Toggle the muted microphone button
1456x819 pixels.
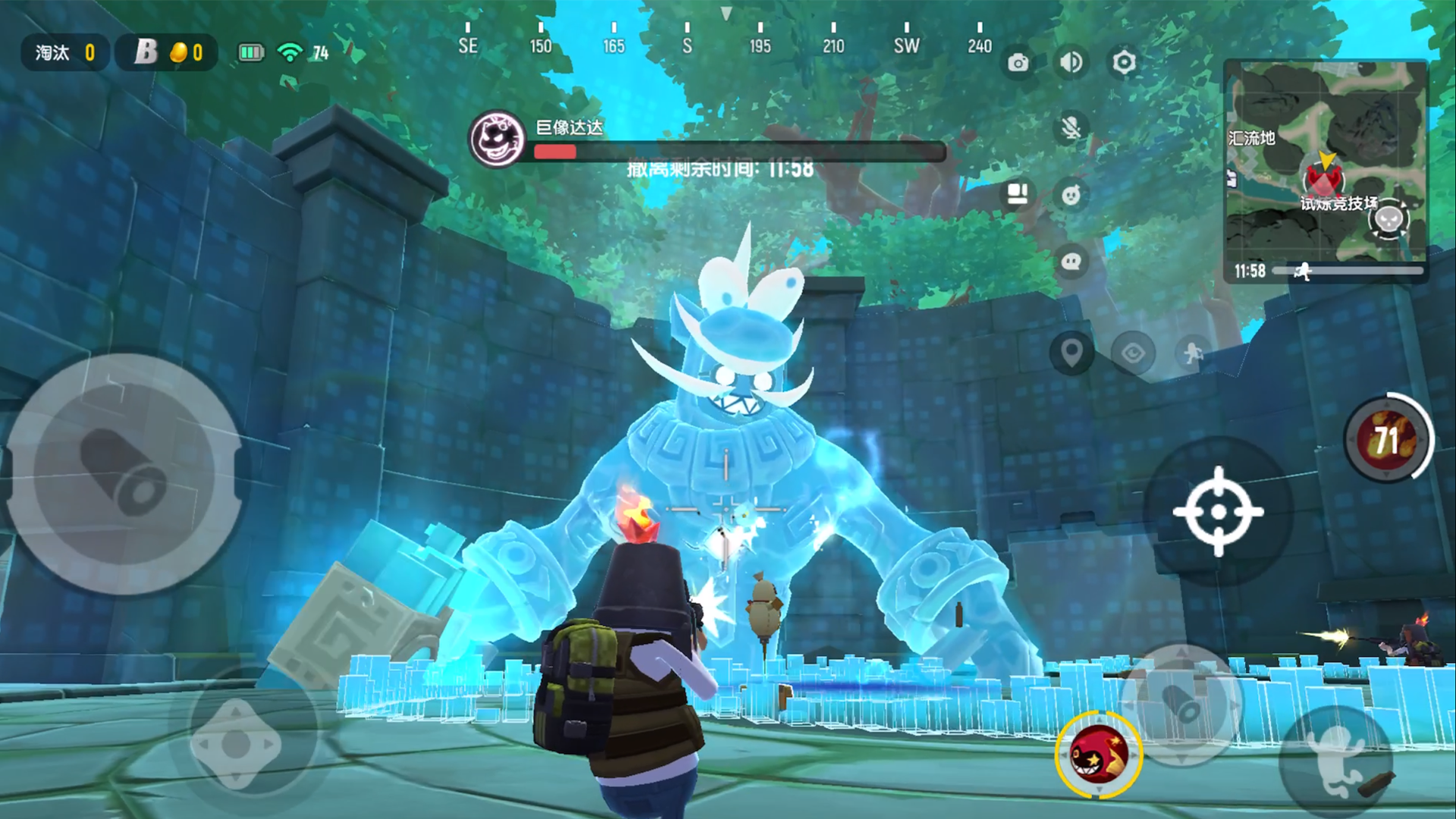1071,128
